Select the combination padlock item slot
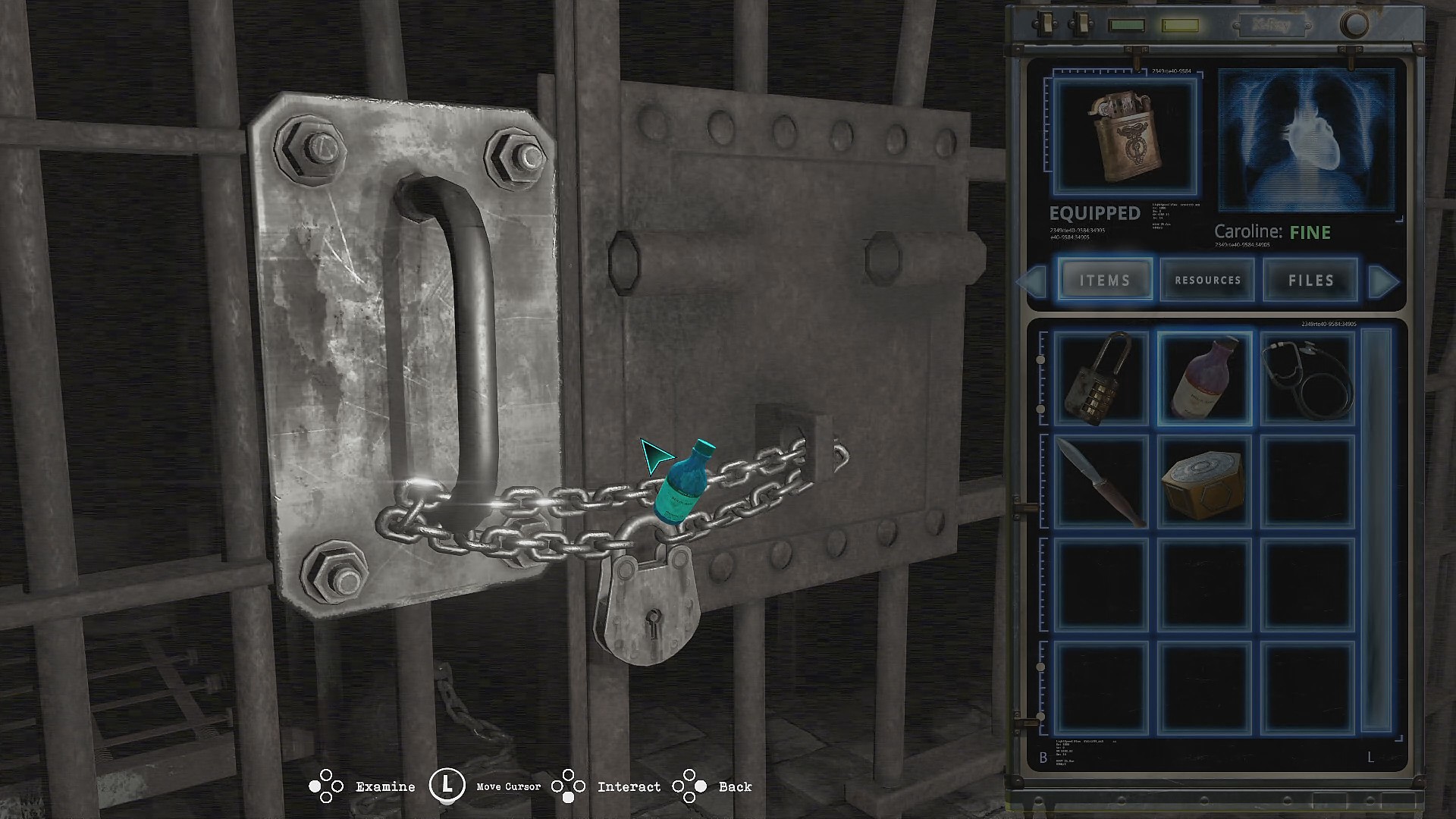Image resolution: width=1456 pixels, height=819 pixels. [1100, 377]
